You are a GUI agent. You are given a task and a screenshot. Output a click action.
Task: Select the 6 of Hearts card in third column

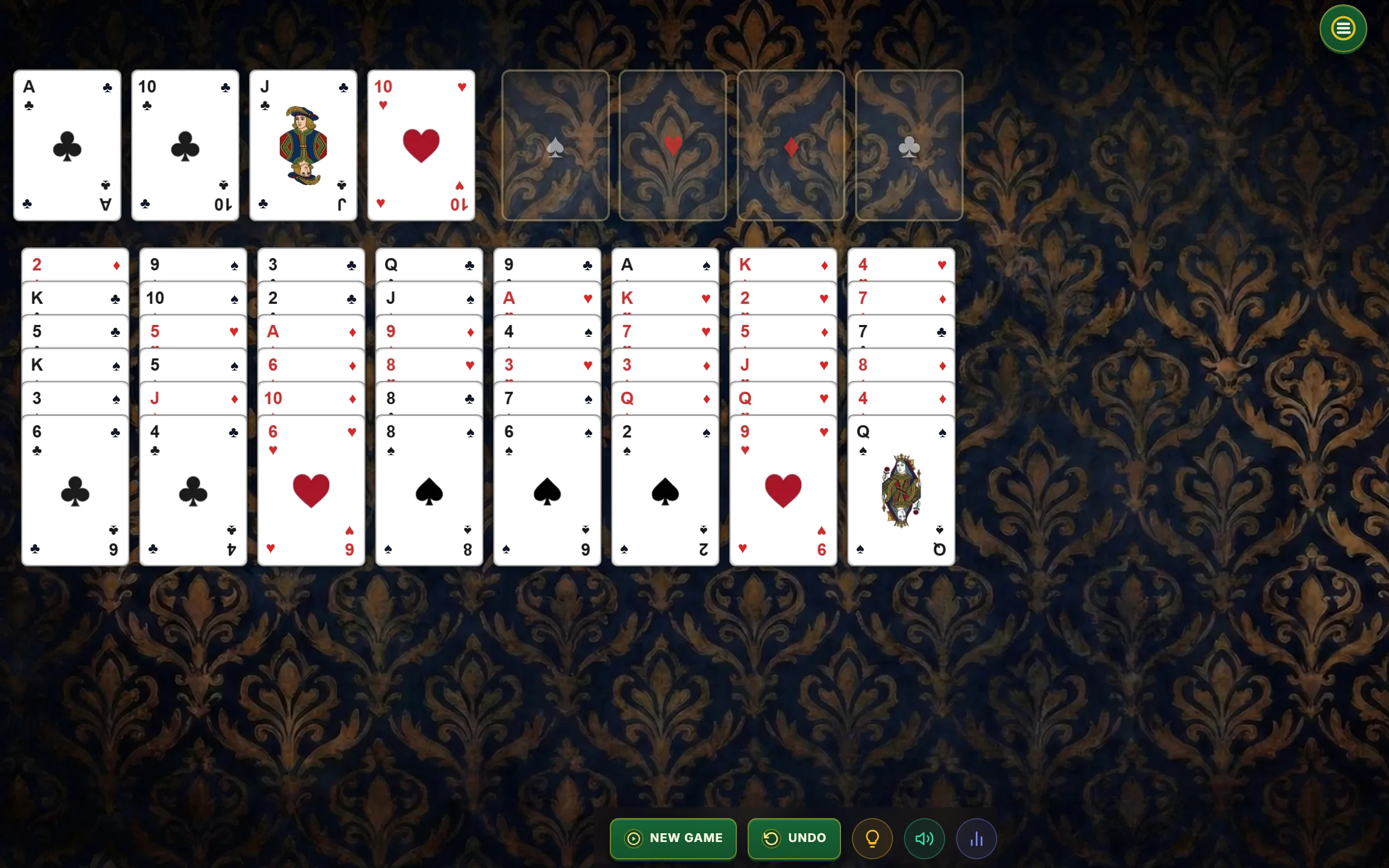[x=310, y=491]
